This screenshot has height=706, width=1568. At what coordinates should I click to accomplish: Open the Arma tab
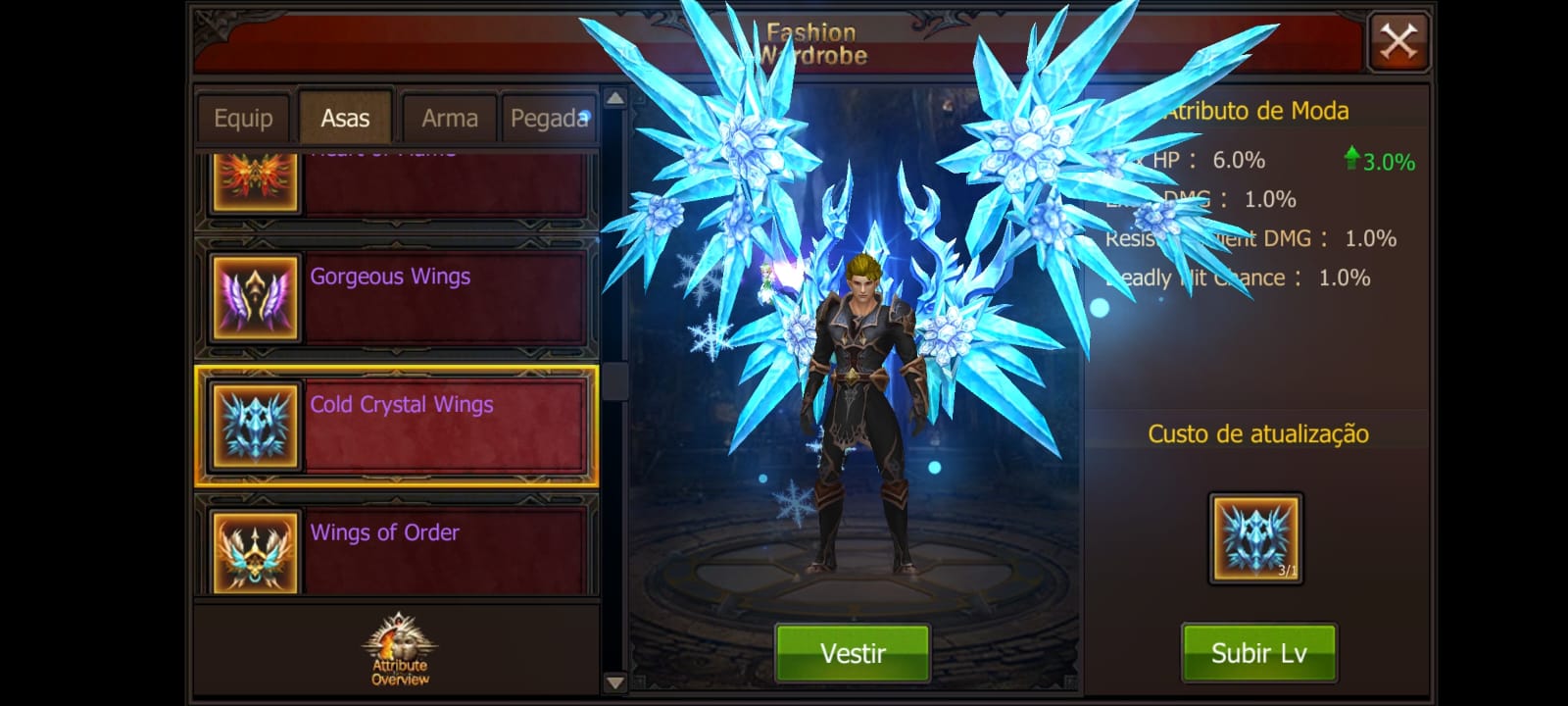point(450,119)
